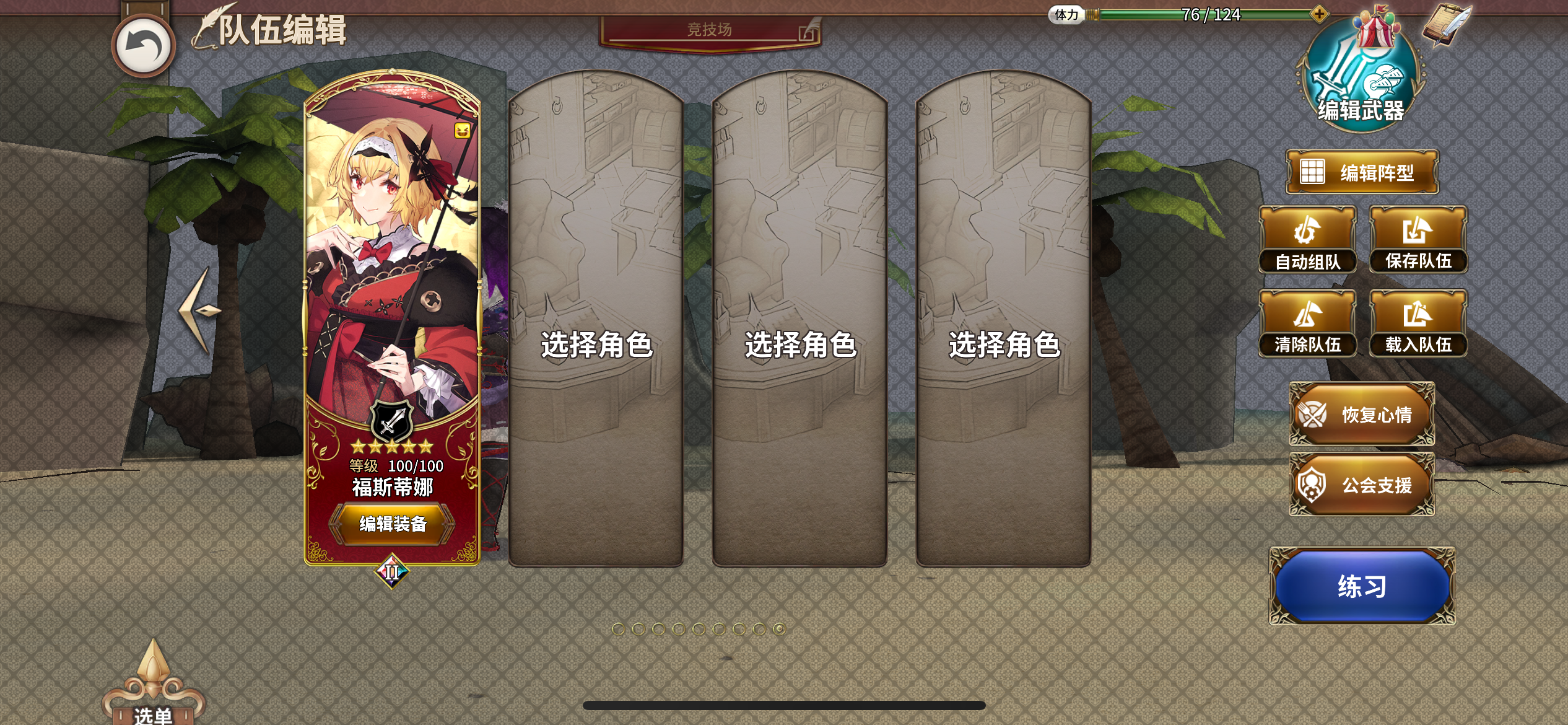Select the 福斯蒂娜 character card

click(392, 279)
